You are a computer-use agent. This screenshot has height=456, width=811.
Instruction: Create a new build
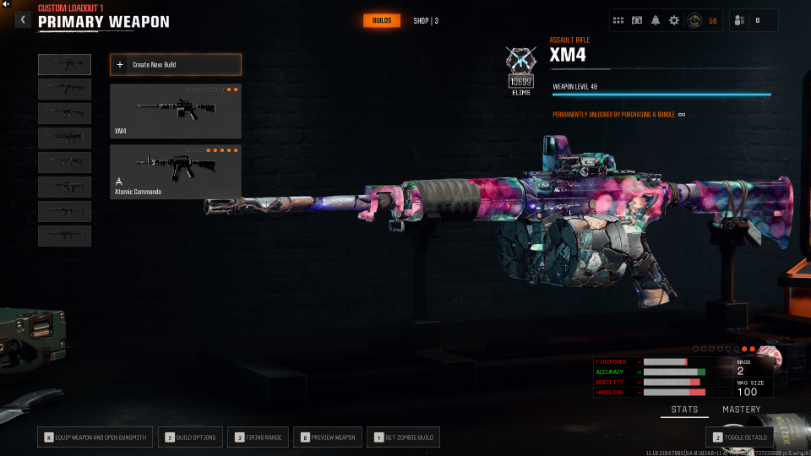[175, 65]
